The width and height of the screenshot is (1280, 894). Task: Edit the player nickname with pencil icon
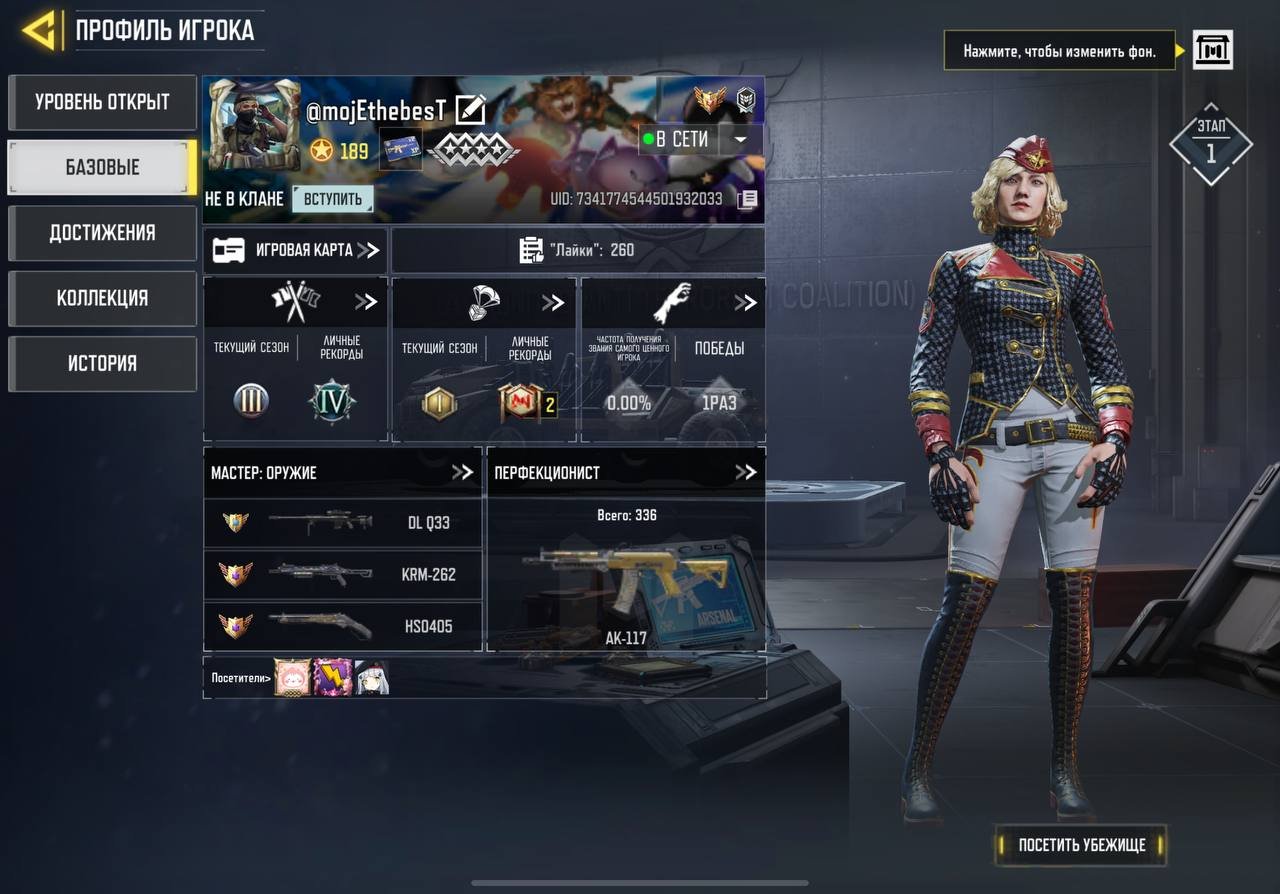pyautogui.click(x=470, y=109)
